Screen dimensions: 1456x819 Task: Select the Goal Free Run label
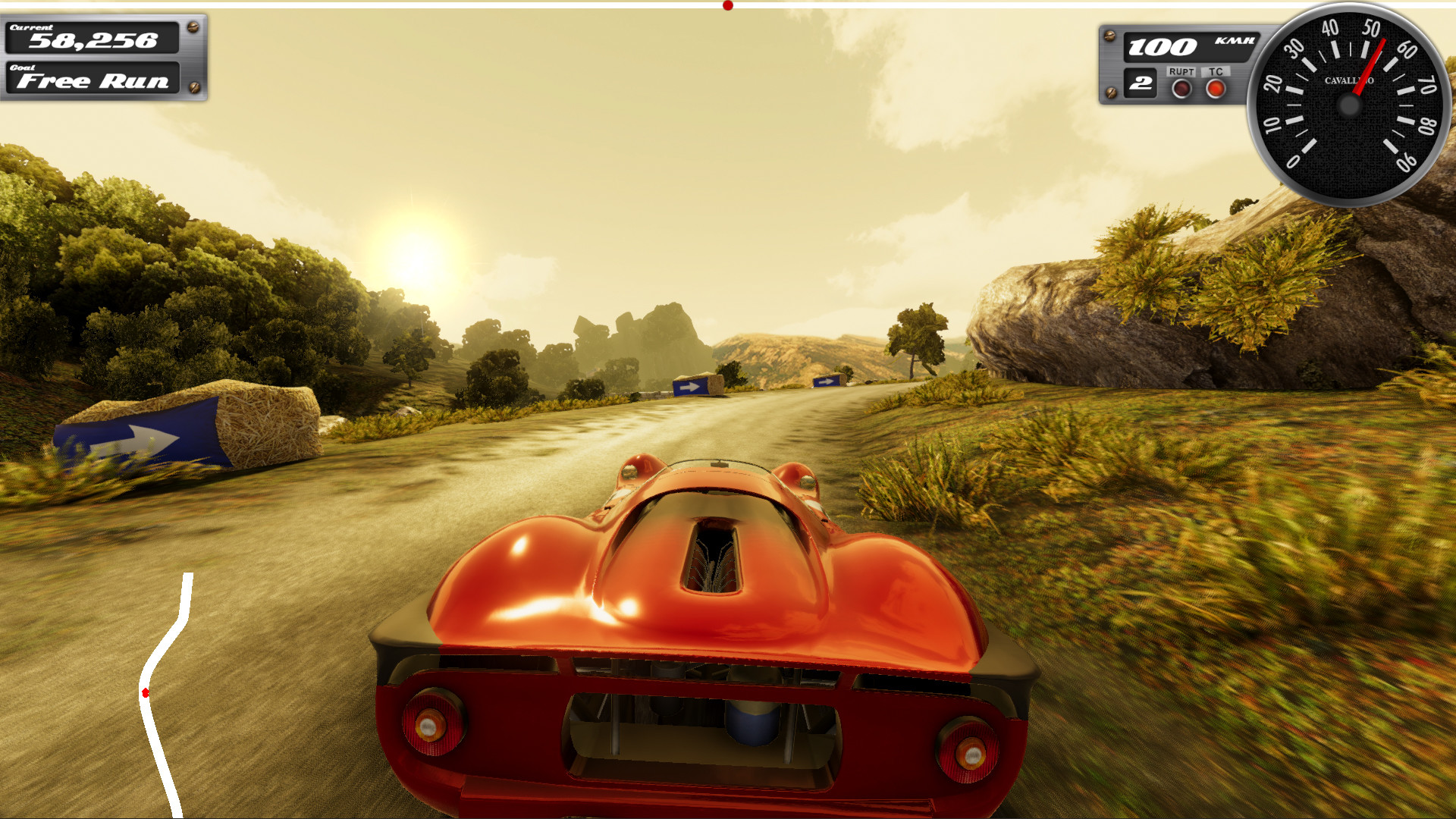click(x=93, y=80)
